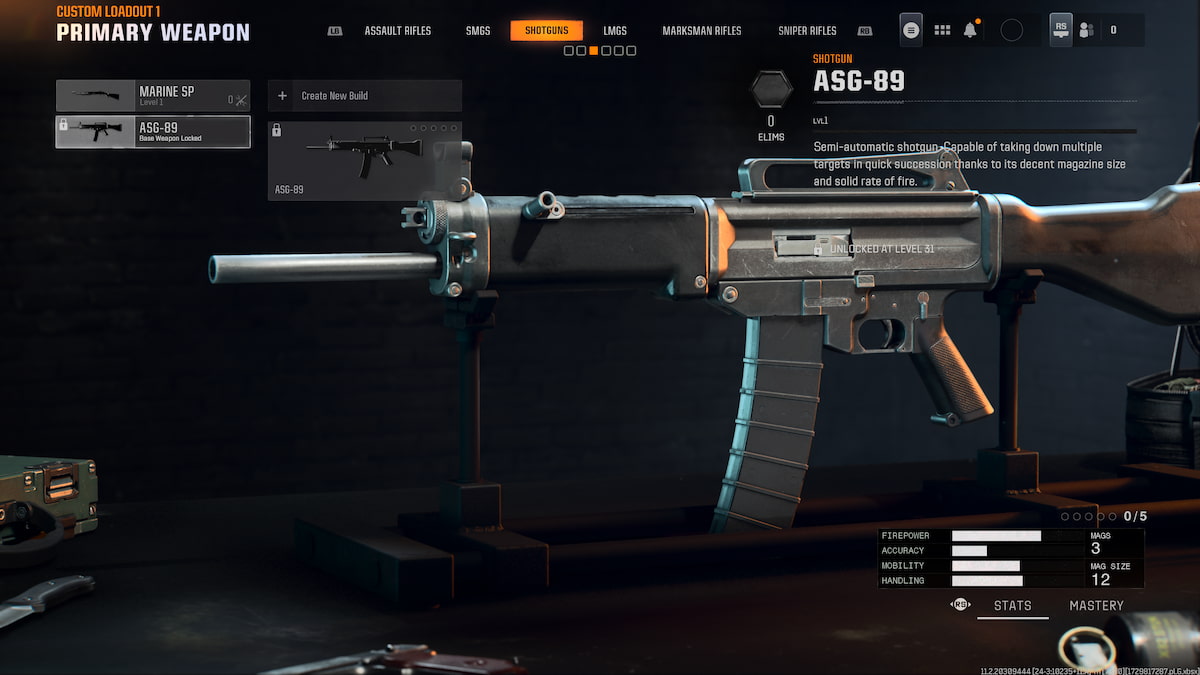Switch to the Mastery panel
Viewport: 1200px width, 675px height.
1096,605
